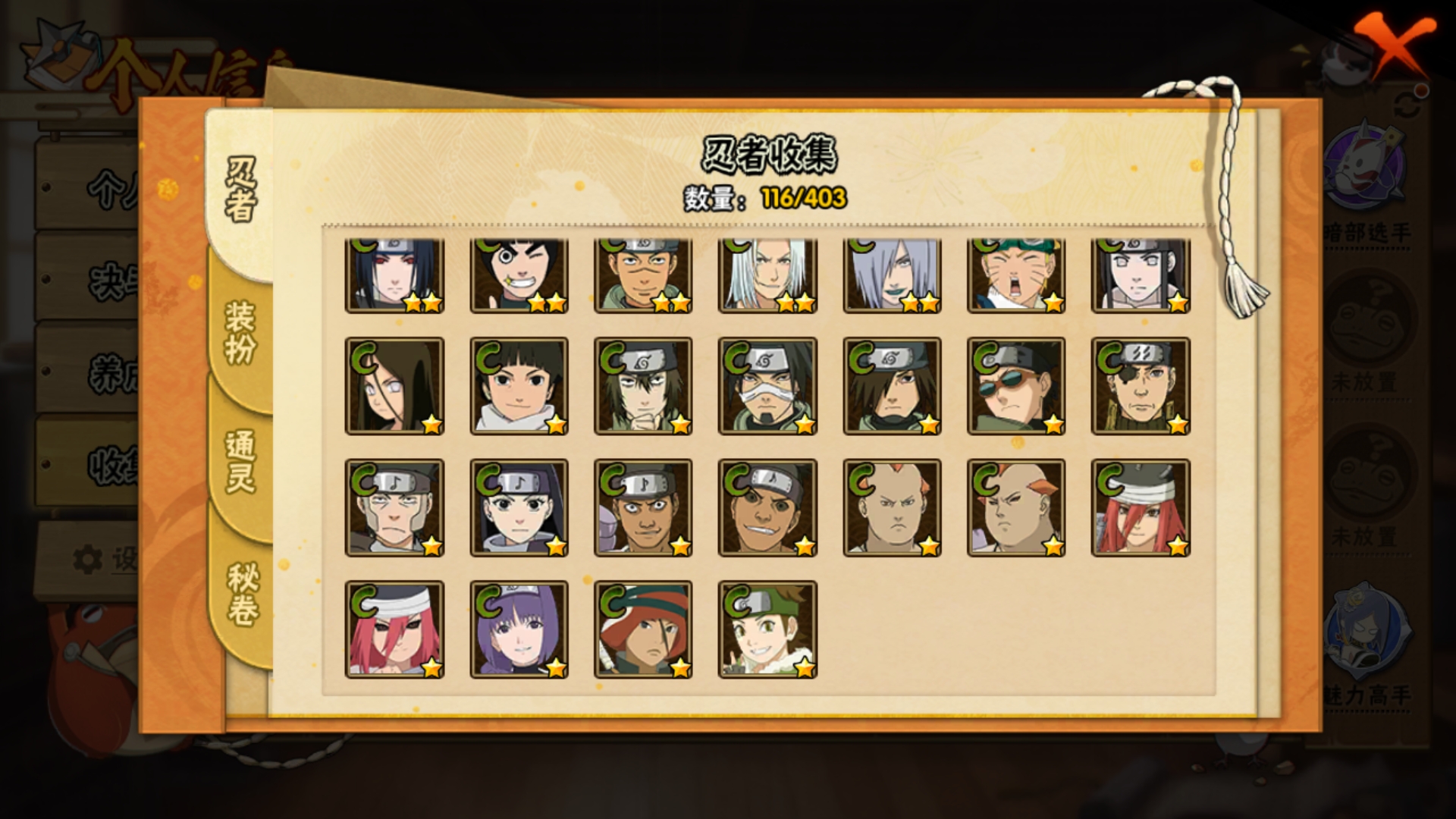Select the long dark-haired pale-eyed ninja

394,386
